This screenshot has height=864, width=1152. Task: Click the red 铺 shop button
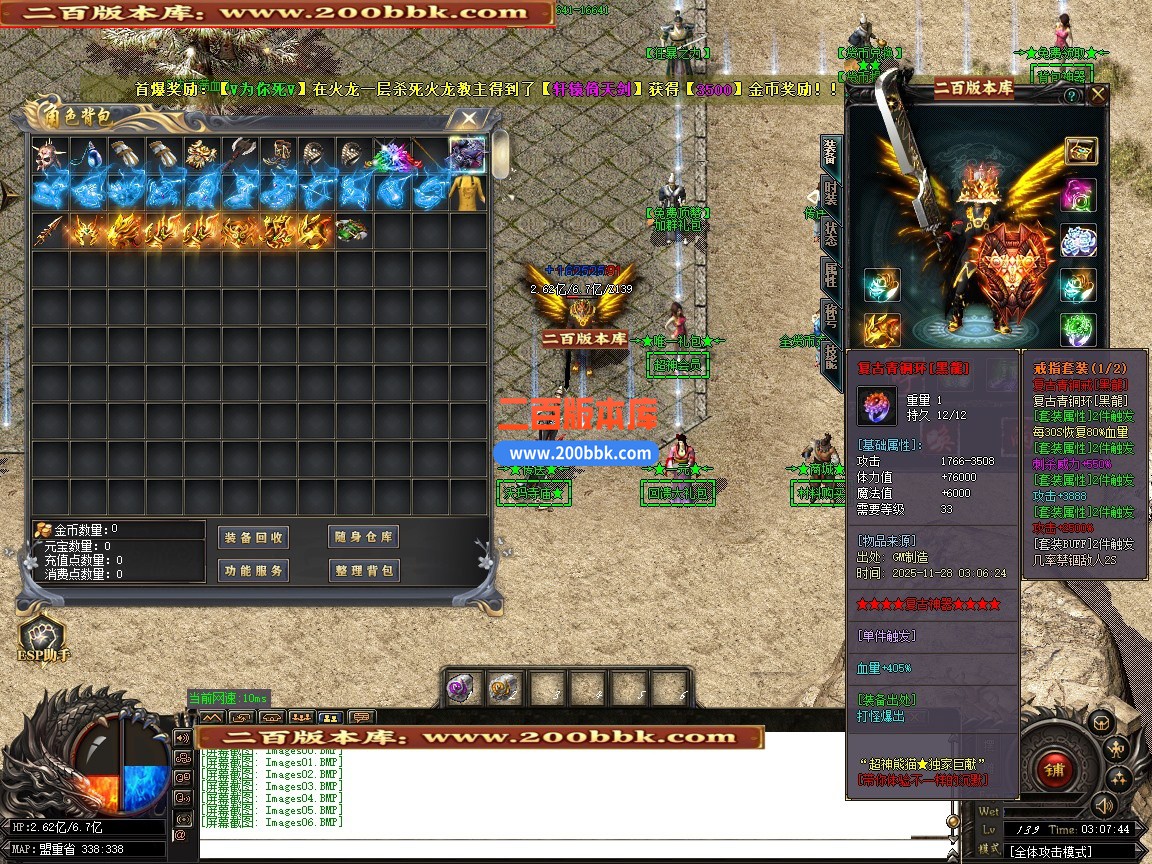(1053, 768)
